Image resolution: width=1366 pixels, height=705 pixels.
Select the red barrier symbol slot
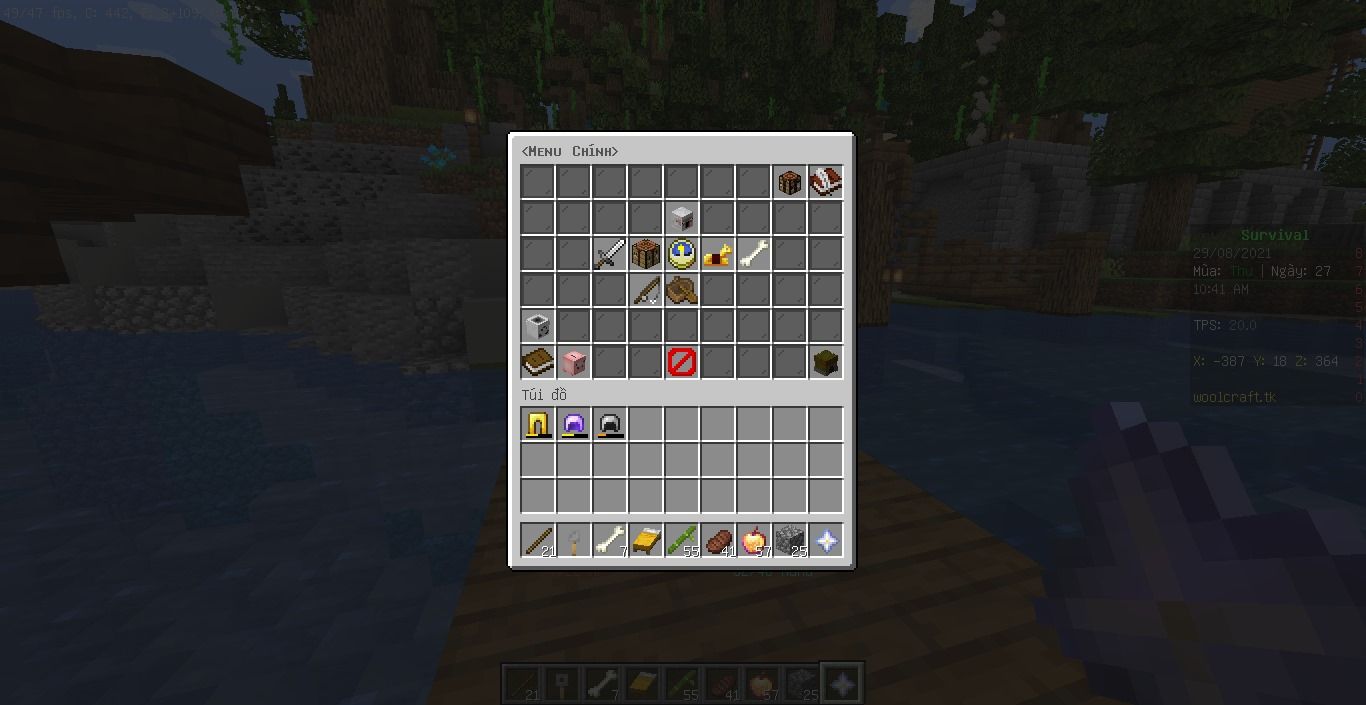tap(681, 362)
